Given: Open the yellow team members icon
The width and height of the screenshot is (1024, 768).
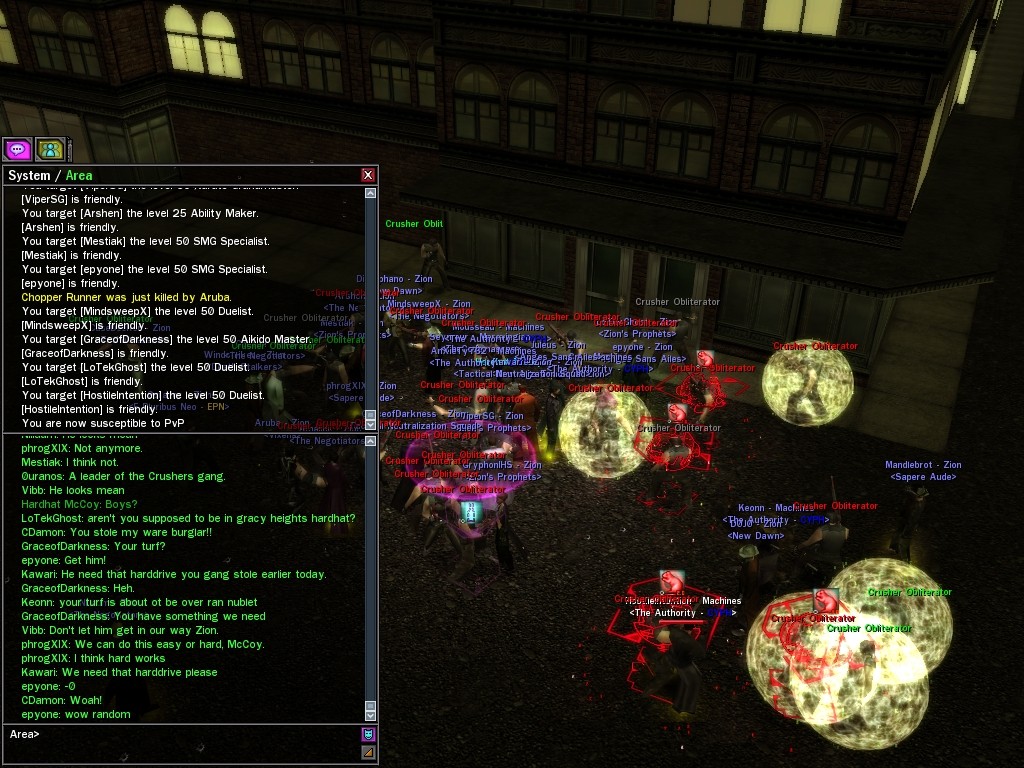Looking at the screenshot, I should (49, 150).
